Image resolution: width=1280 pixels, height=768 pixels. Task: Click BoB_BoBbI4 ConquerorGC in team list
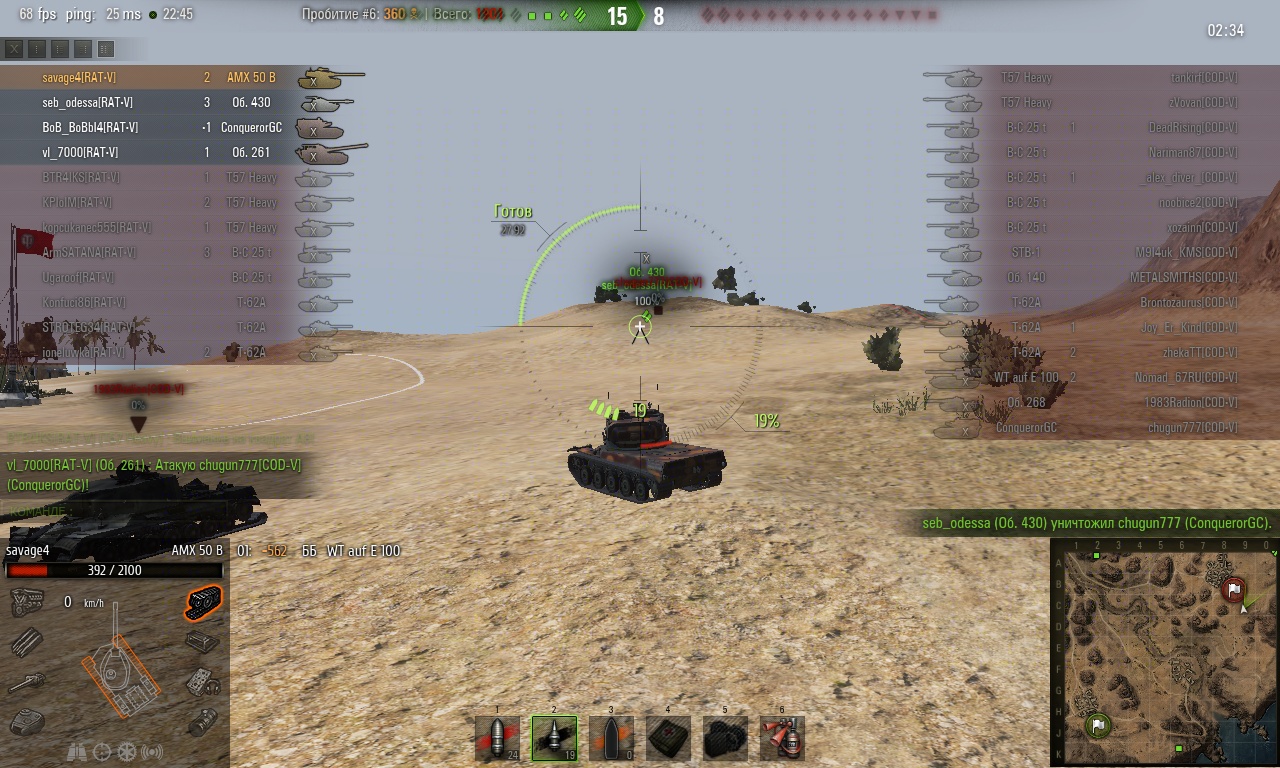(x=150, y=127)
